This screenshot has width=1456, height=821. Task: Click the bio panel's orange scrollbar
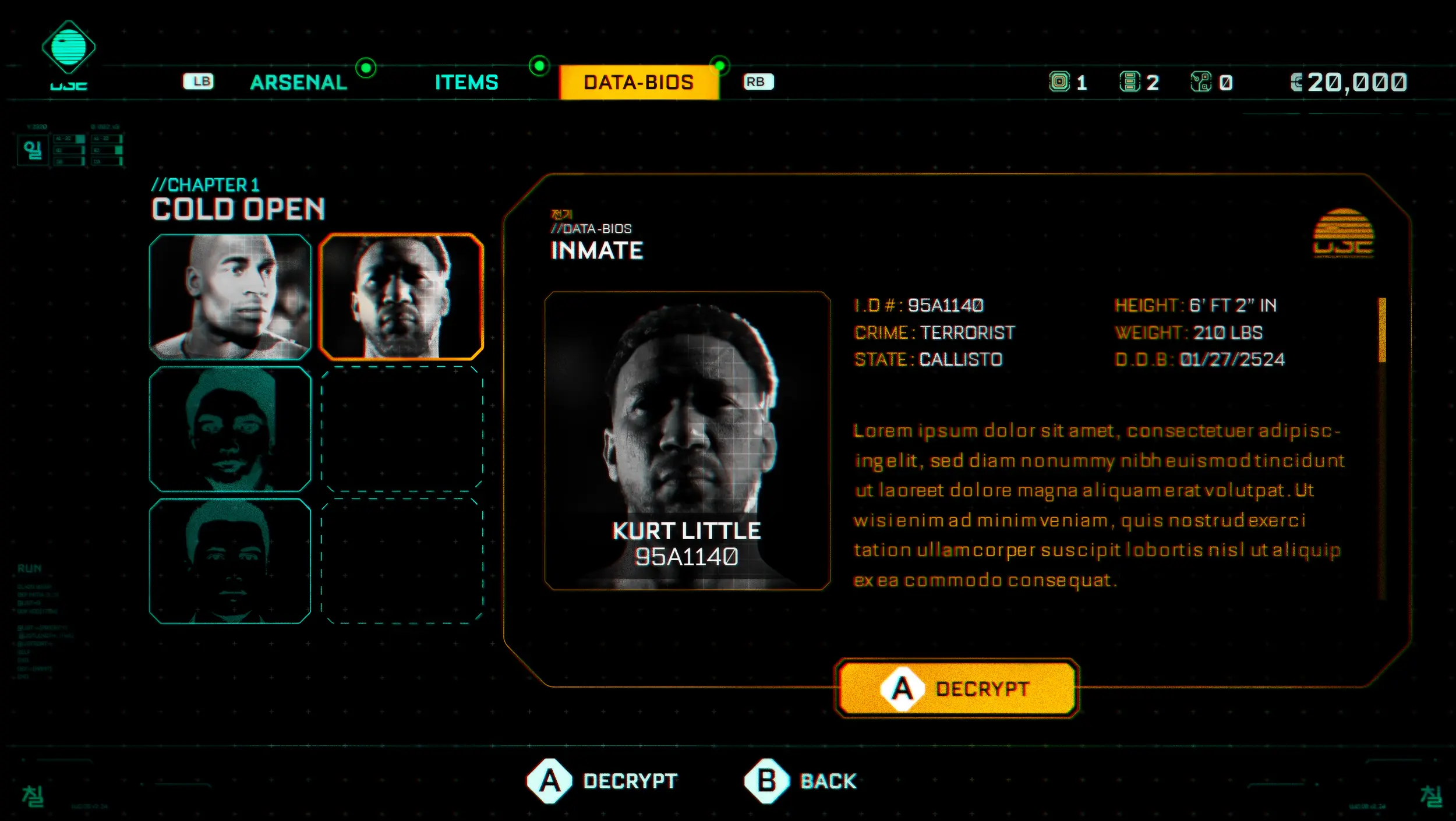(1381, 330)
